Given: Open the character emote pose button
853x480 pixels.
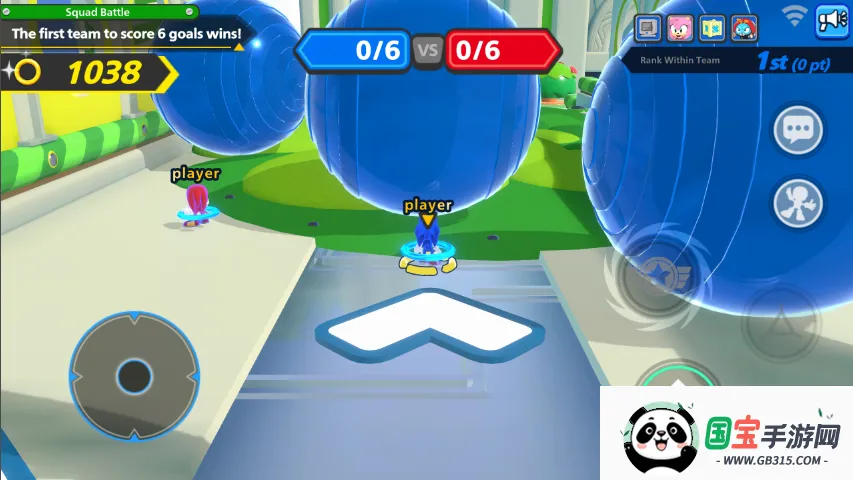Looking at the screenshot, I should point(798,202).
